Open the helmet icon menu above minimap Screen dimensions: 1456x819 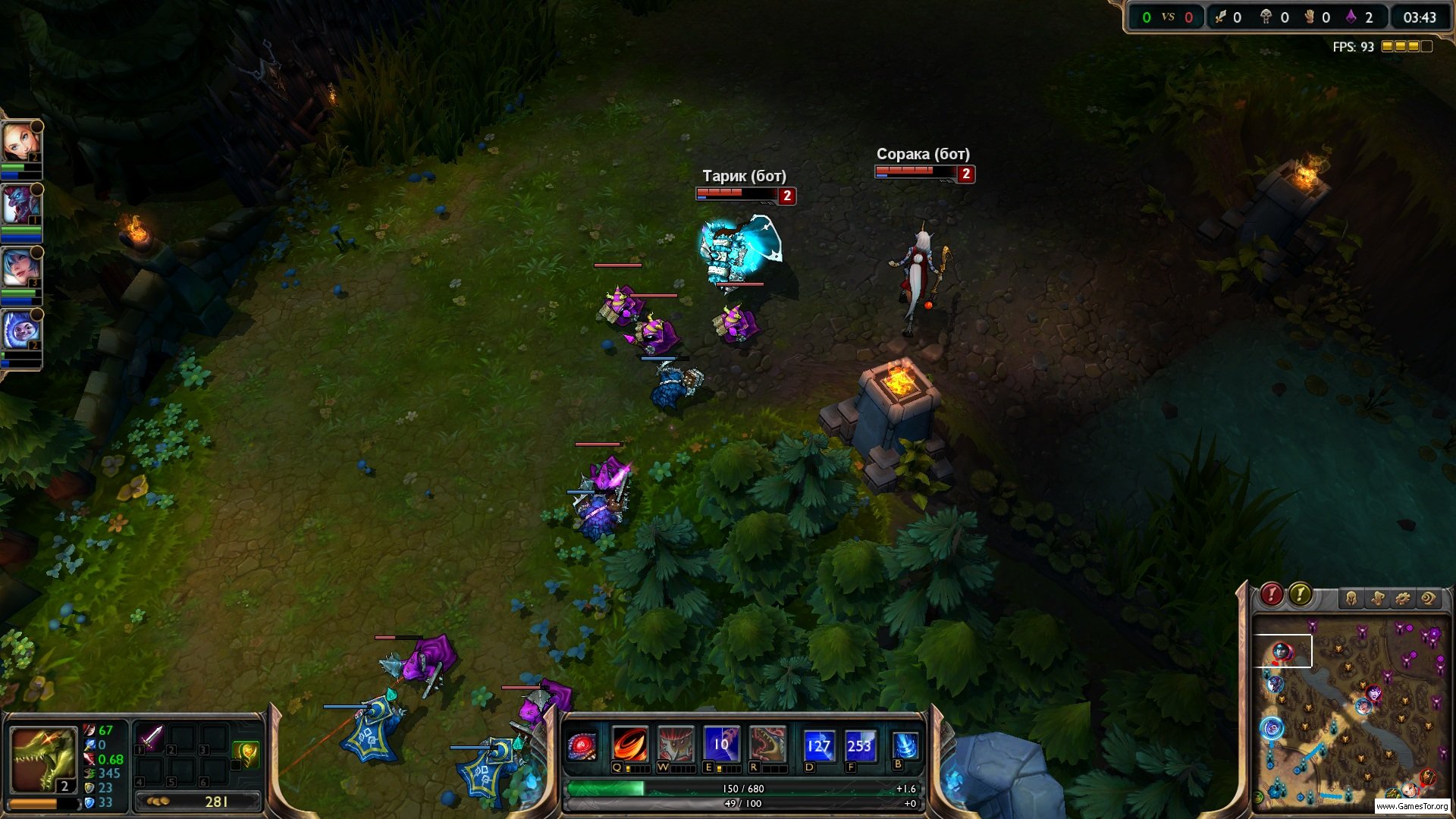1351,598
